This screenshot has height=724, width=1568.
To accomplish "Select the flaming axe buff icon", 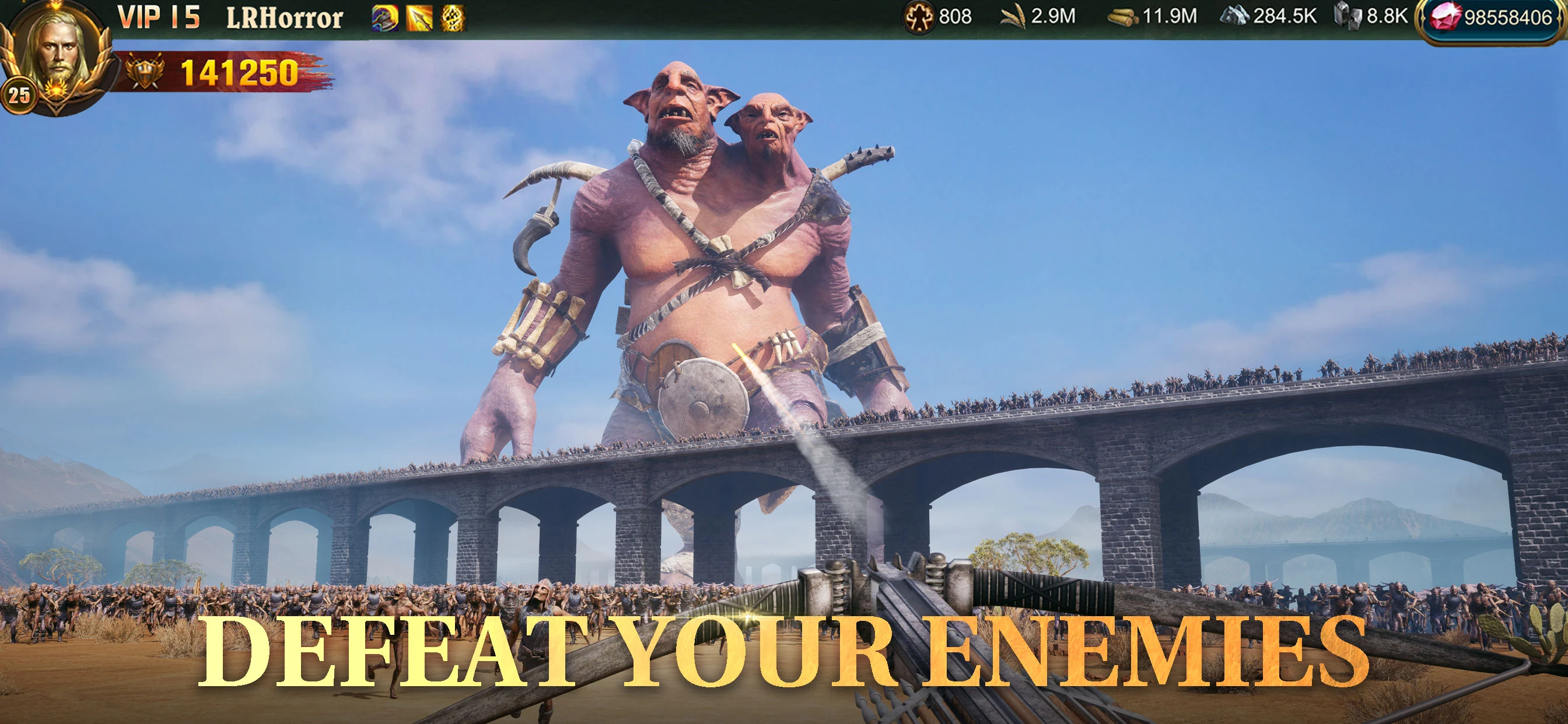I will [384, 19].
